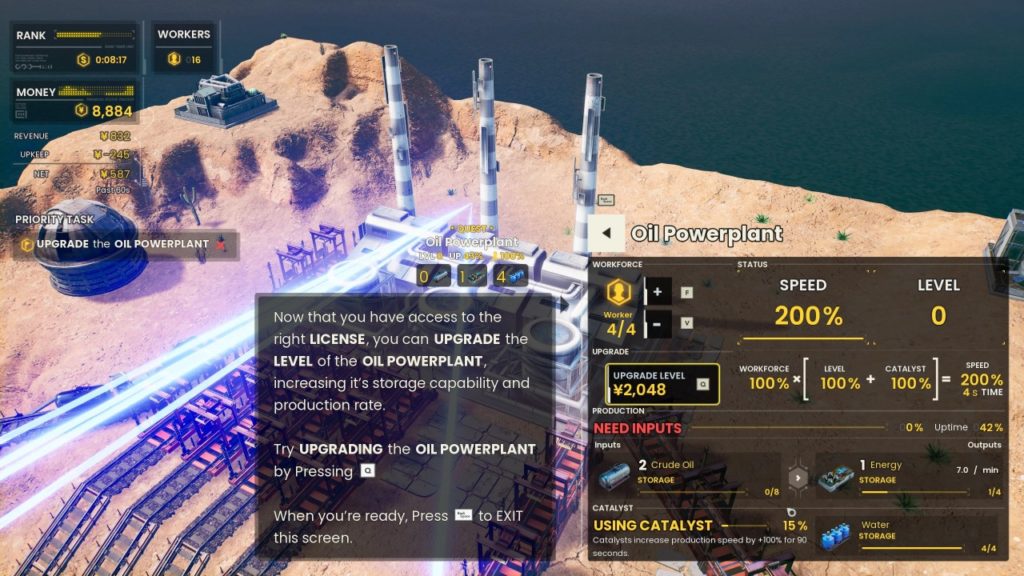Go back from the Oil Powerplant panel
The image size is (1024, 576).
pyautogui.click(x=605, y=234)
